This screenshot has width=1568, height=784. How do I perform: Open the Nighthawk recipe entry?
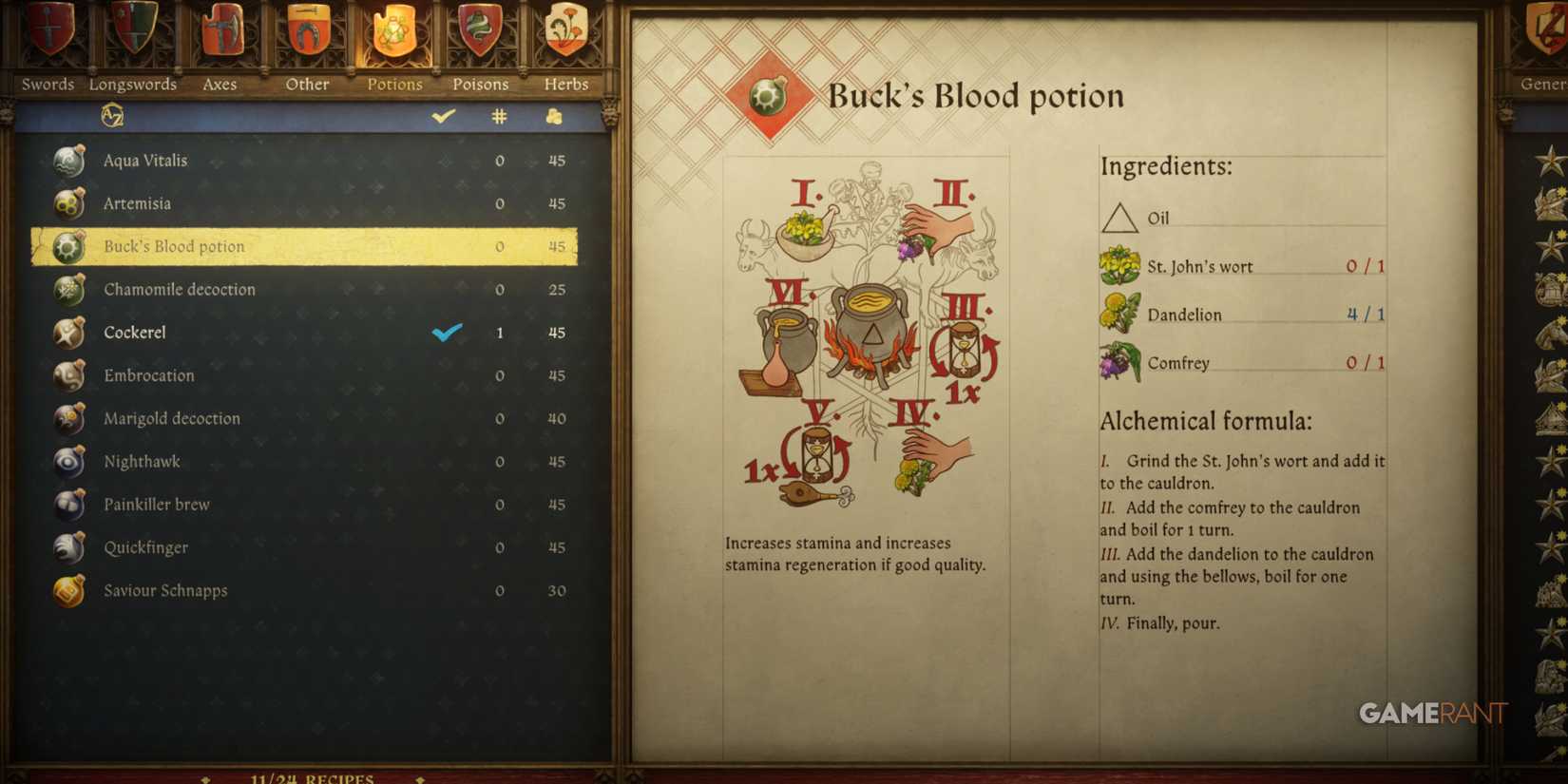point(143,462)
